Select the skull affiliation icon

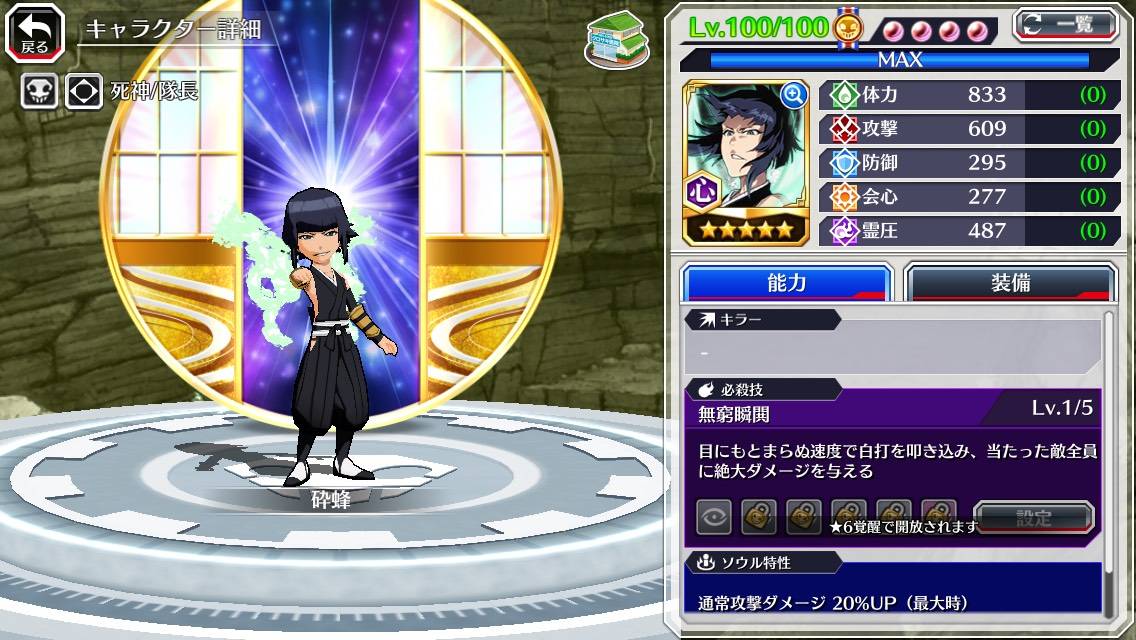(x=40, y=91)
